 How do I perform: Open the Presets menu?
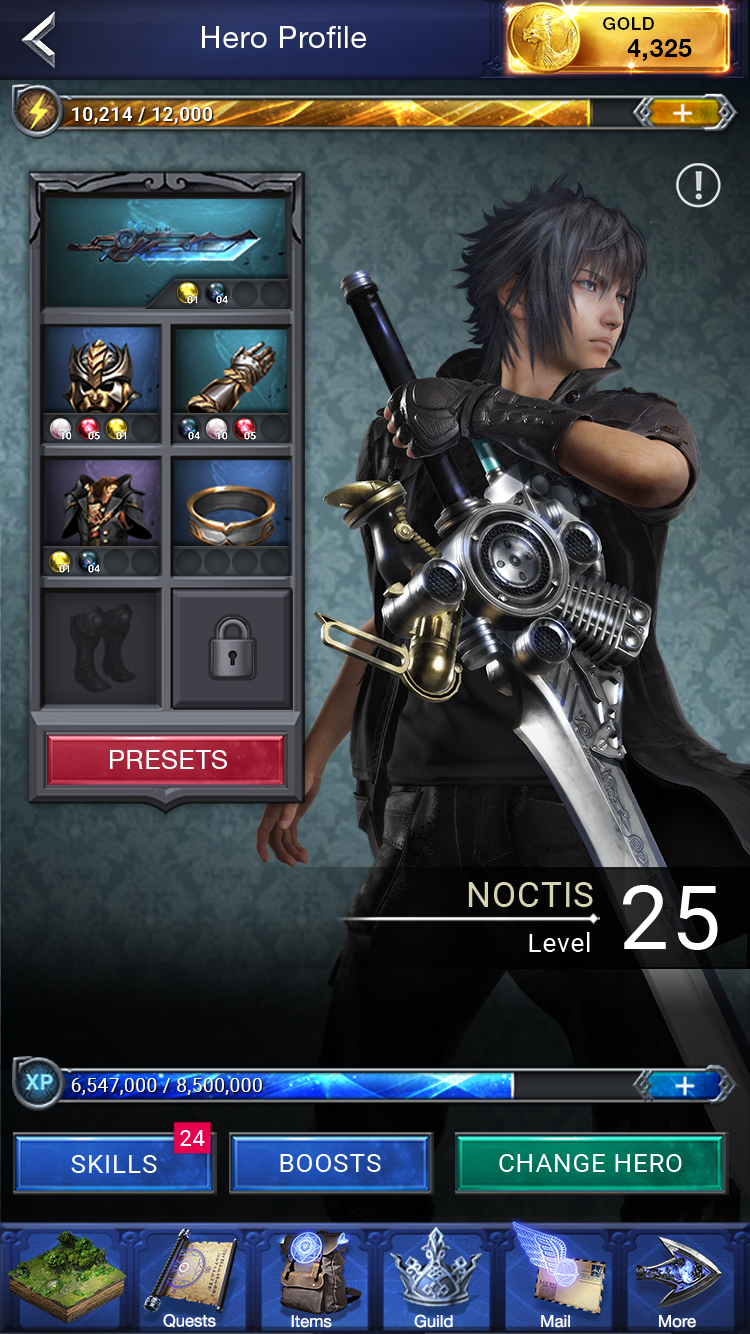(x=166, y=760)
